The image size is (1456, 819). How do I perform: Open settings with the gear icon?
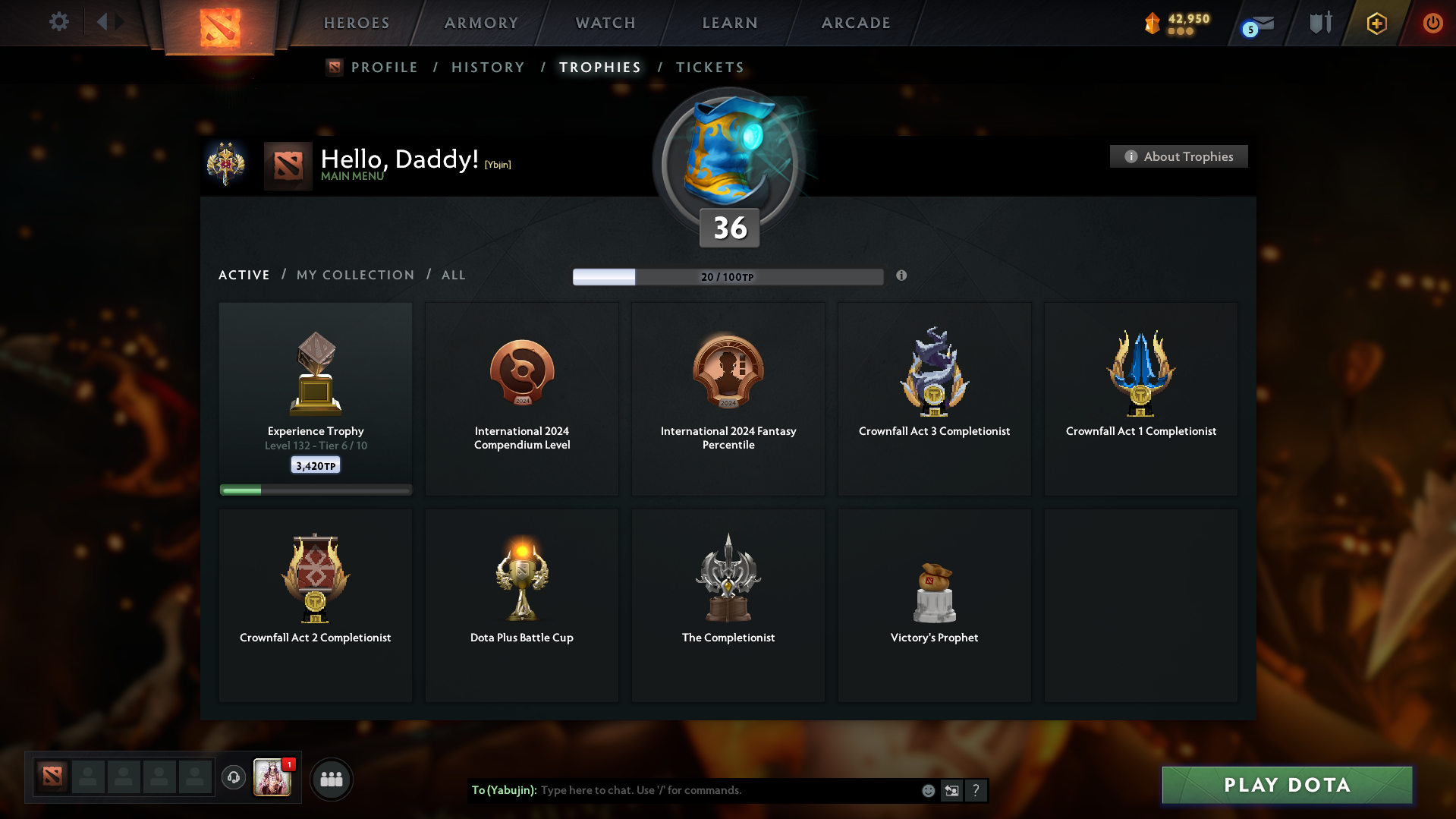click(59, 22)
